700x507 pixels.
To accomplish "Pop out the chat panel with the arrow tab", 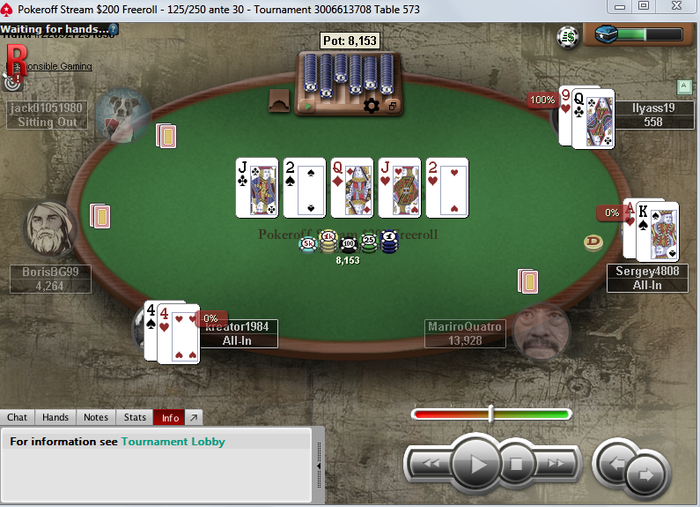I will pyautogui.click(x=194, y=418).
